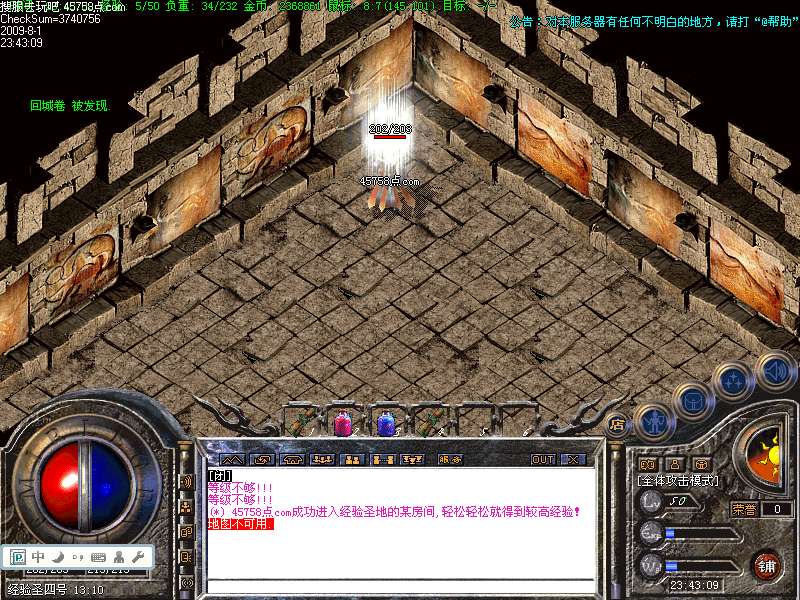
Task: Click the OUT button above the chat
Action: [x=543, y=459]
